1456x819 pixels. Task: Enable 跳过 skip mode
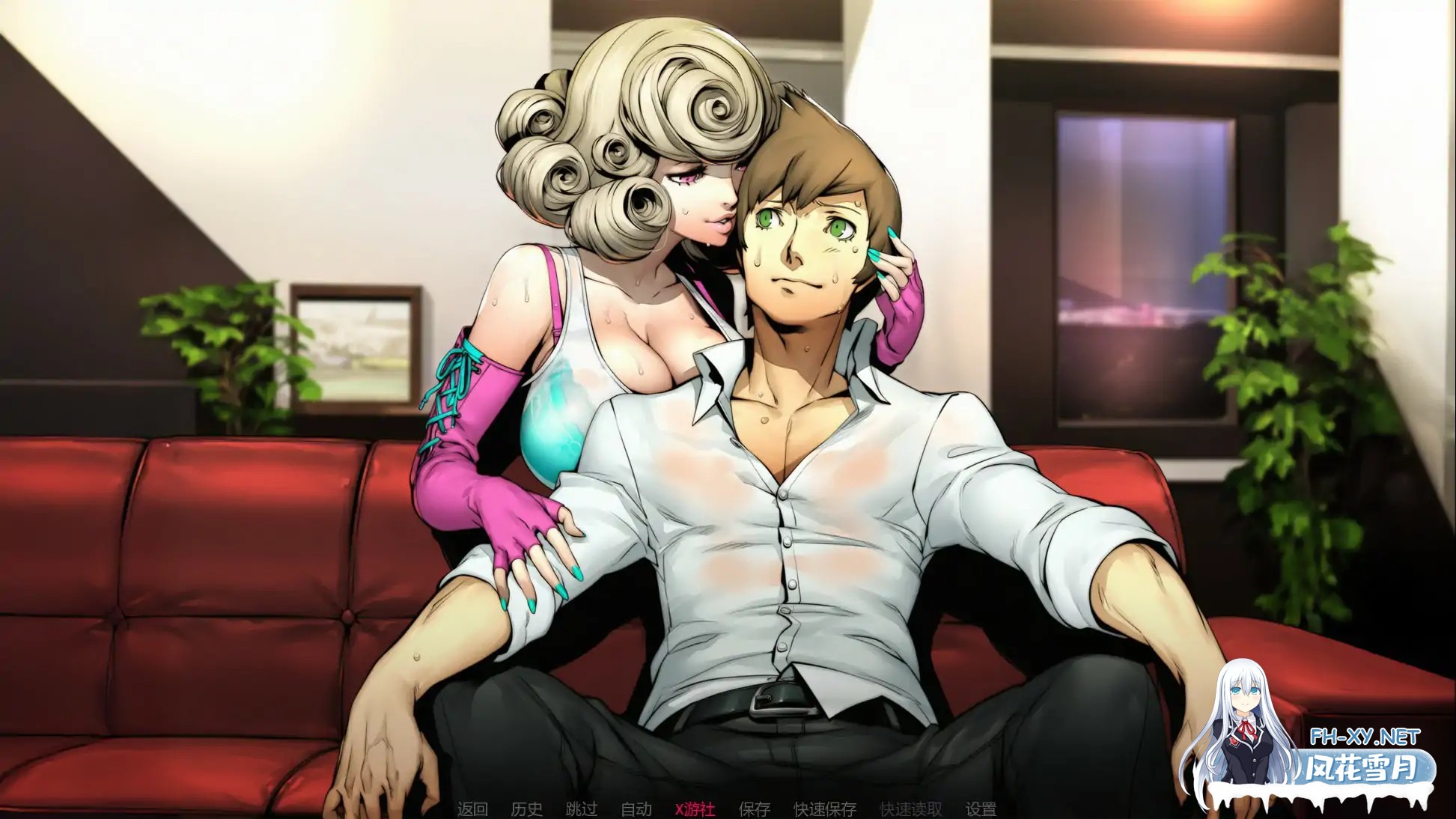[582, 809]
